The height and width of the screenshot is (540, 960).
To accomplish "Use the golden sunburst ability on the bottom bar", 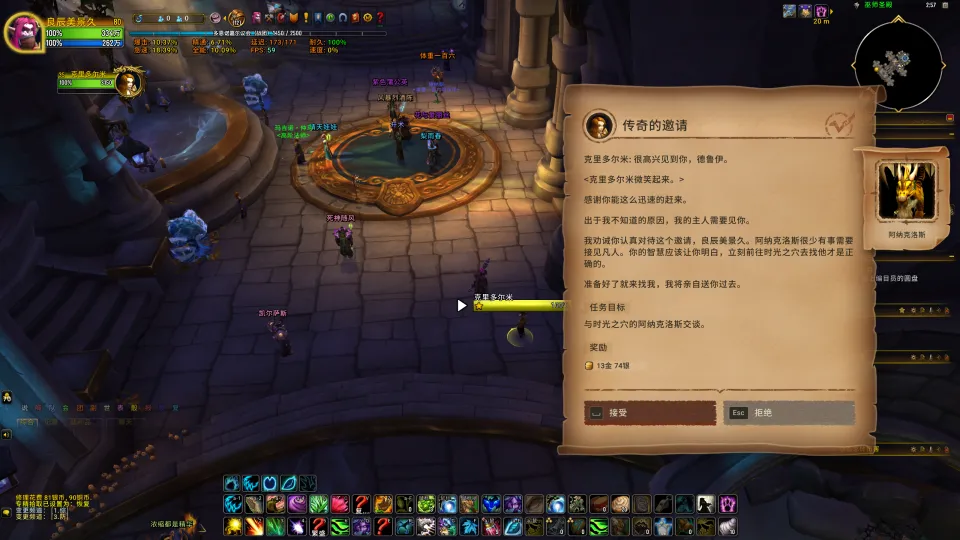I will 232,526.
